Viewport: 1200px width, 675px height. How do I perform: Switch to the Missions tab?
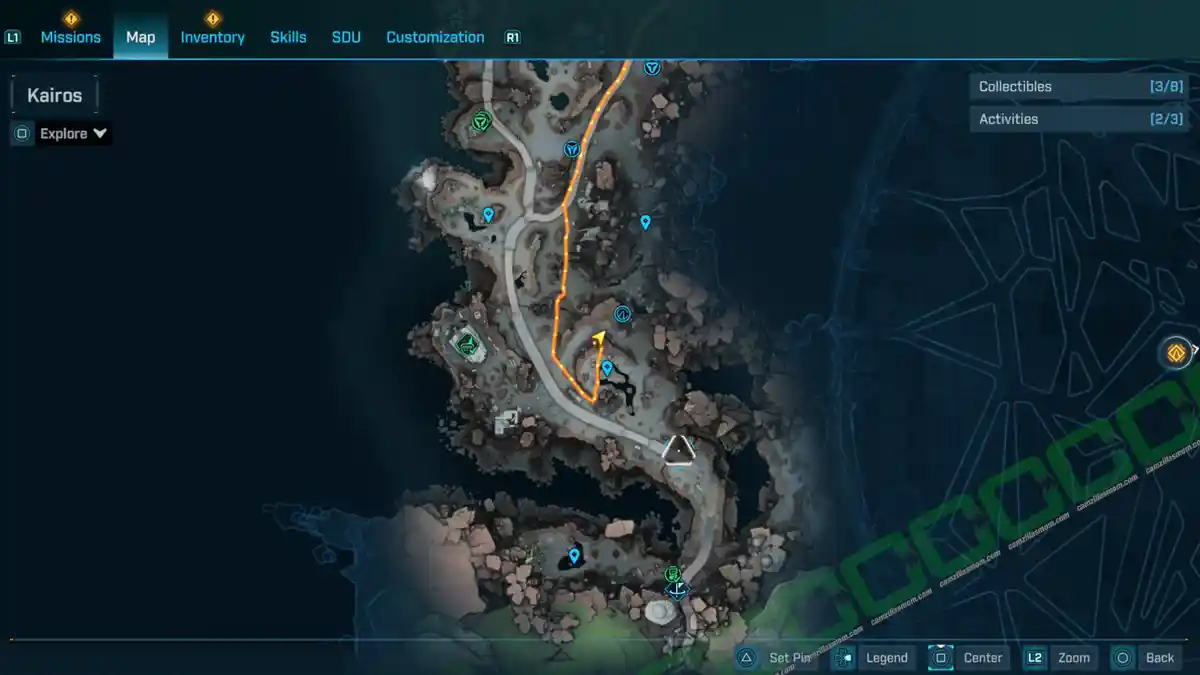coord(70,37)
